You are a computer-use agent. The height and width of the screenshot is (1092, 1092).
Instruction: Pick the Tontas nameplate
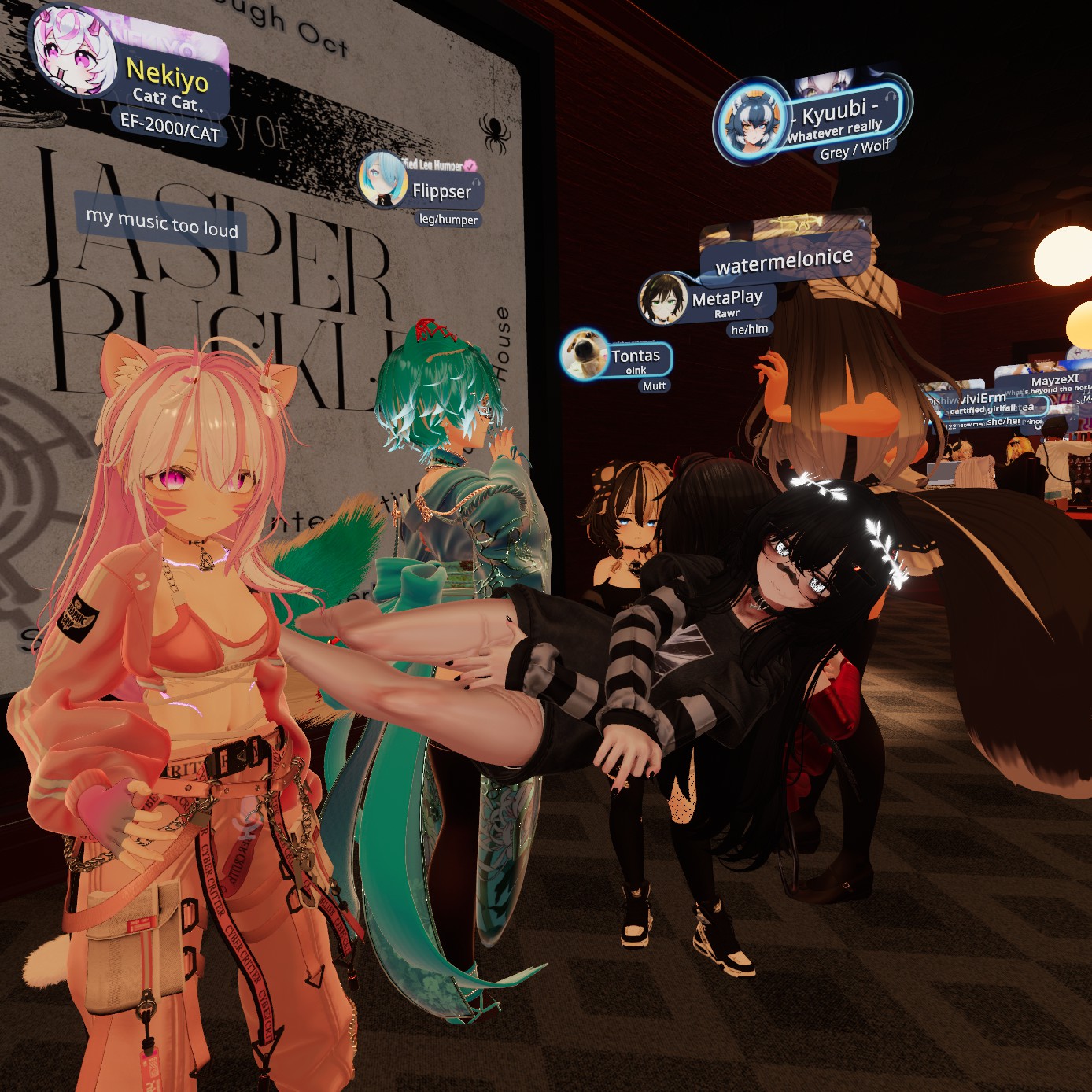(x=634, y=356)
